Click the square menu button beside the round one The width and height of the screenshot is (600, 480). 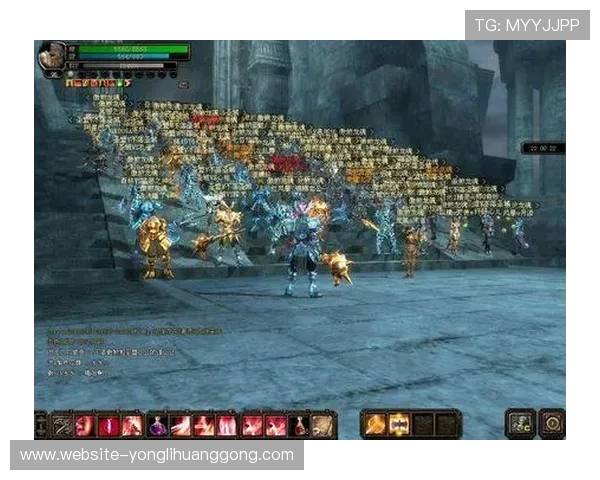click(521, 423)
